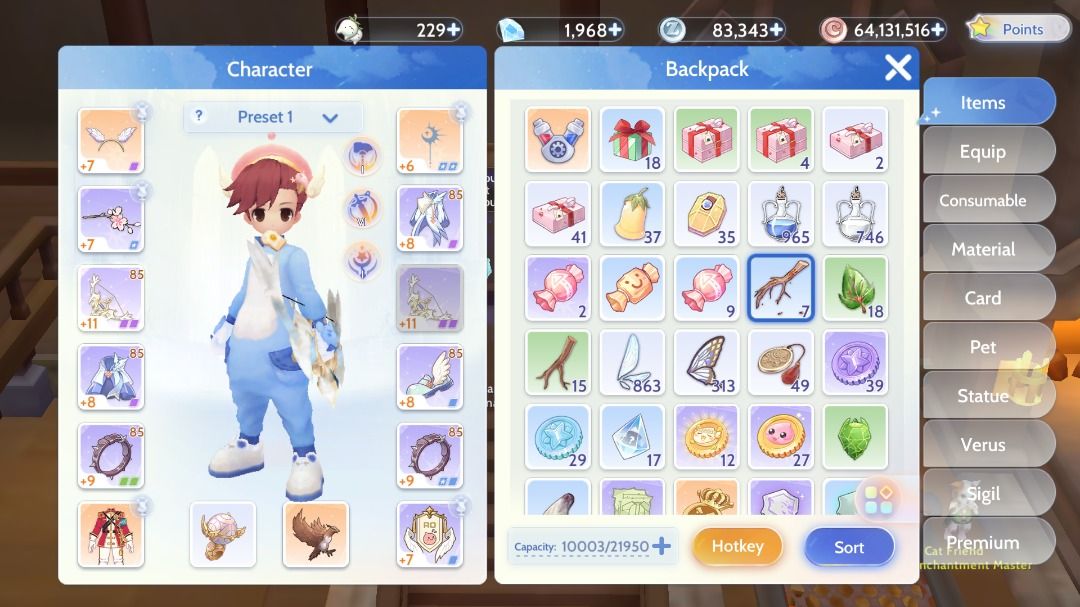Show the Card tab
1080x607 pixels.
coord(982,298)
